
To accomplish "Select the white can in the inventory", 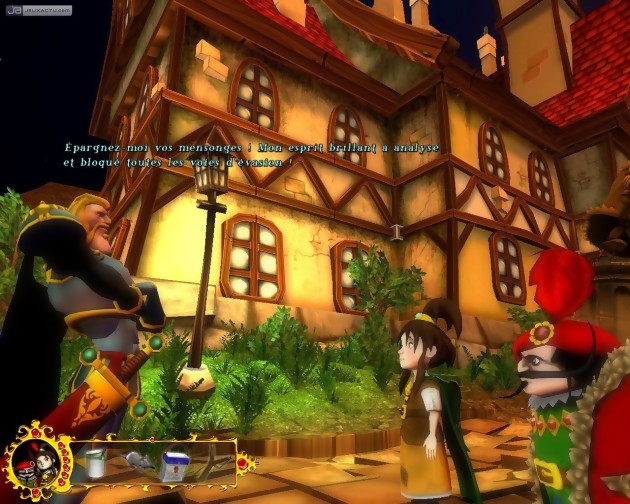I will [96, 462].
